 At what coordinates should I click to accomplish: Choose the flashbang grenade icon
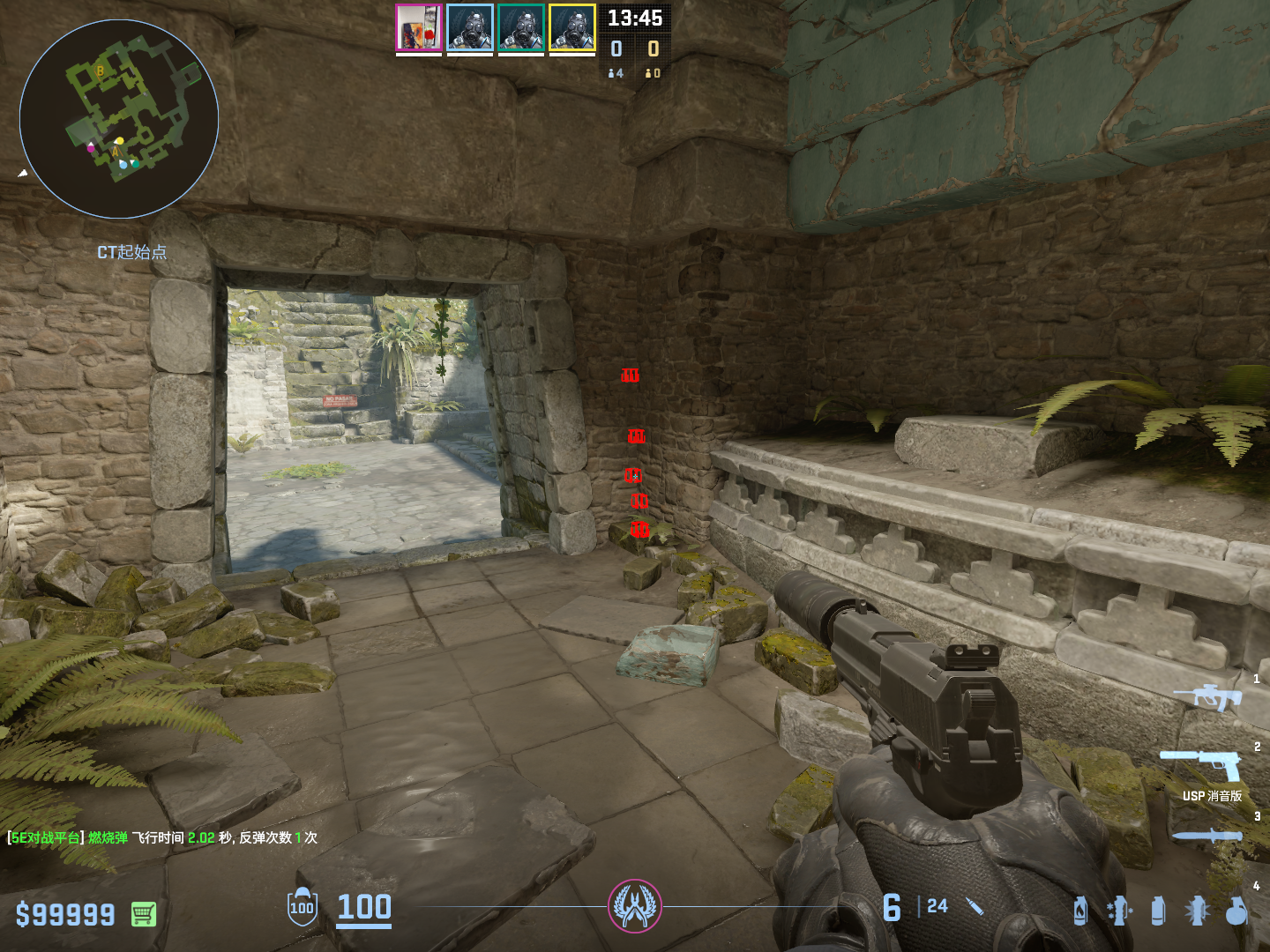tap(1198, 911)
